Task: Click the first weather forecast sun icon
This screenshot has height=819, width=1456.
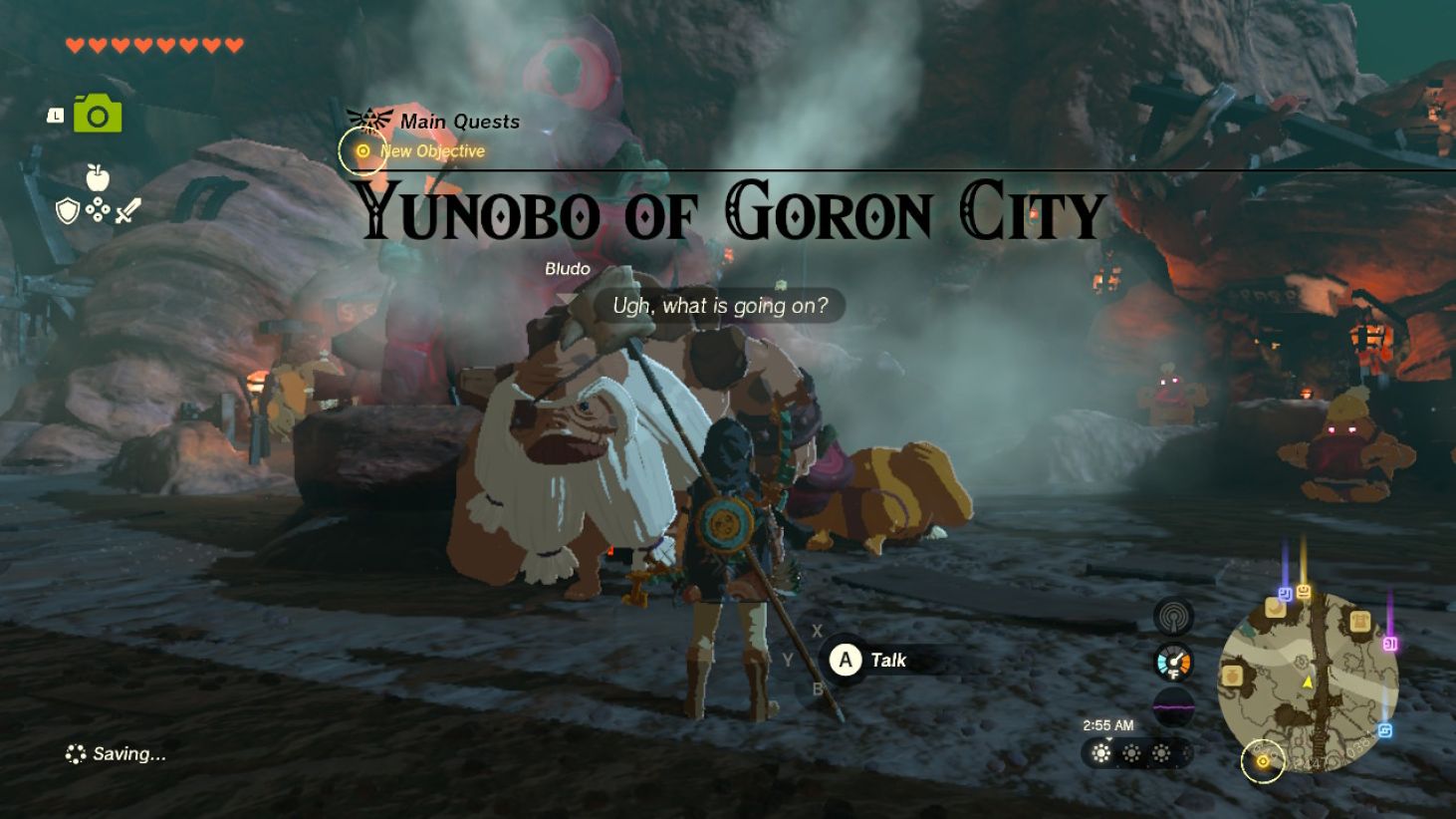Action: click(1100, 754)
